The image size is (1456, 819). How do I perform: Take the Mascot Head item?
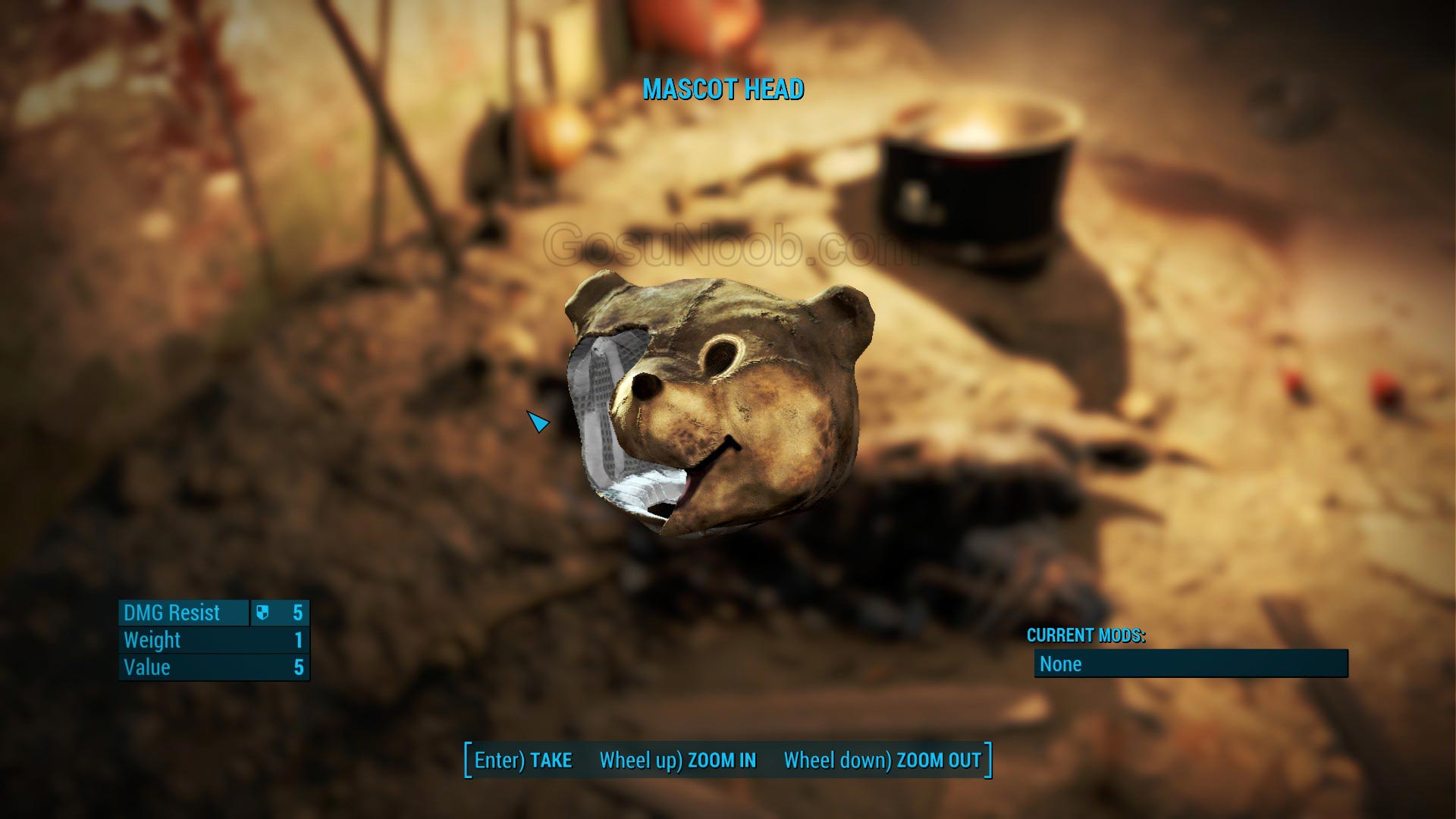coord(523,760)
